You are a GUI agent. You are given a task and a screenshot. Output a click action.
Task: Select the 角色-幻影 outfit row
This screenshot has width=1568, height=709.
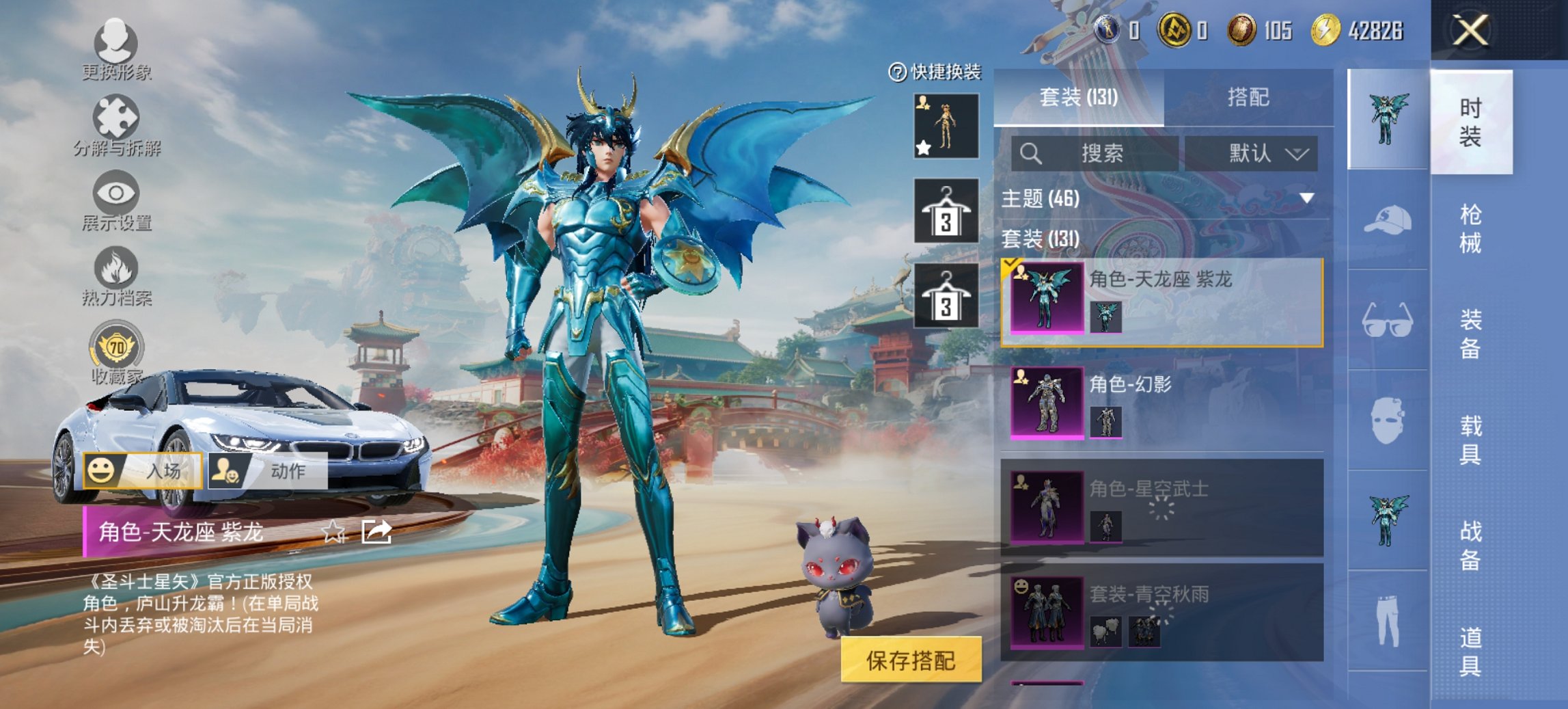[x=1161, y=402]
